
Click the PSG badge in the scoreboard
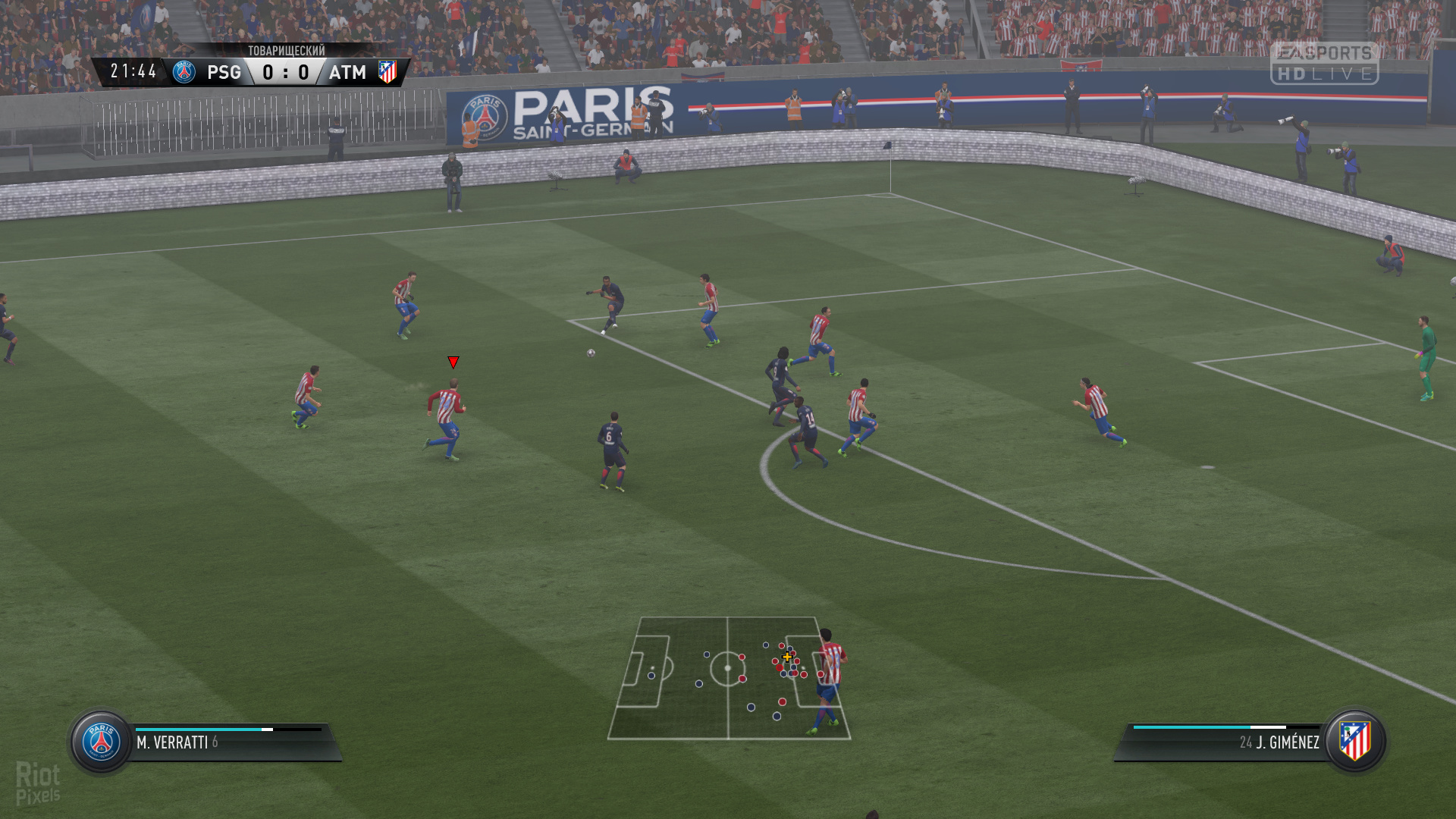click(x=184, y=72)
